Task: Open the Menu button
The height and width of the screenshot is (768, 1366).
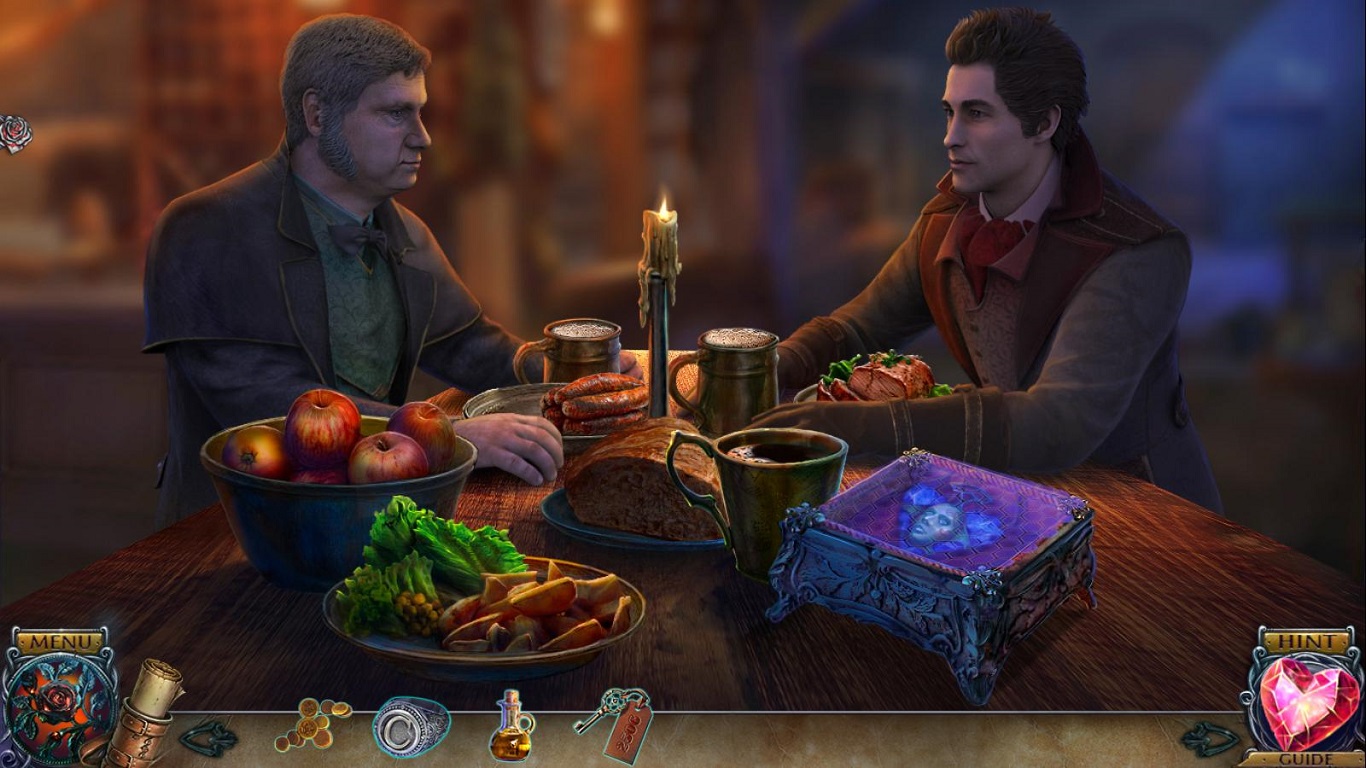Action: [59, 641]
